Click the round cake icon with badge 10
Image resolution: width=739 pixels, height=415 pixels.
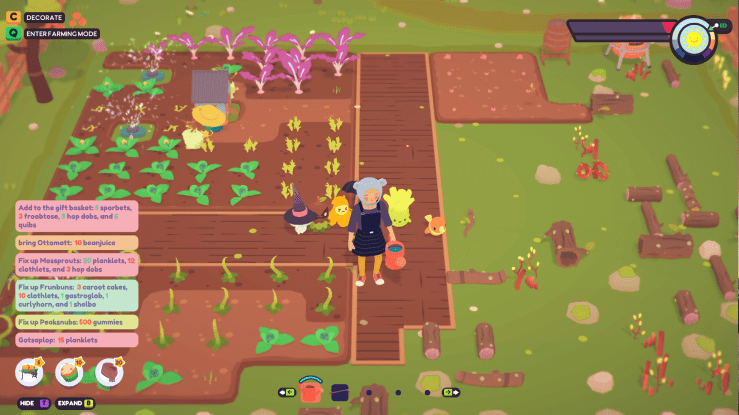click(69, 373)
